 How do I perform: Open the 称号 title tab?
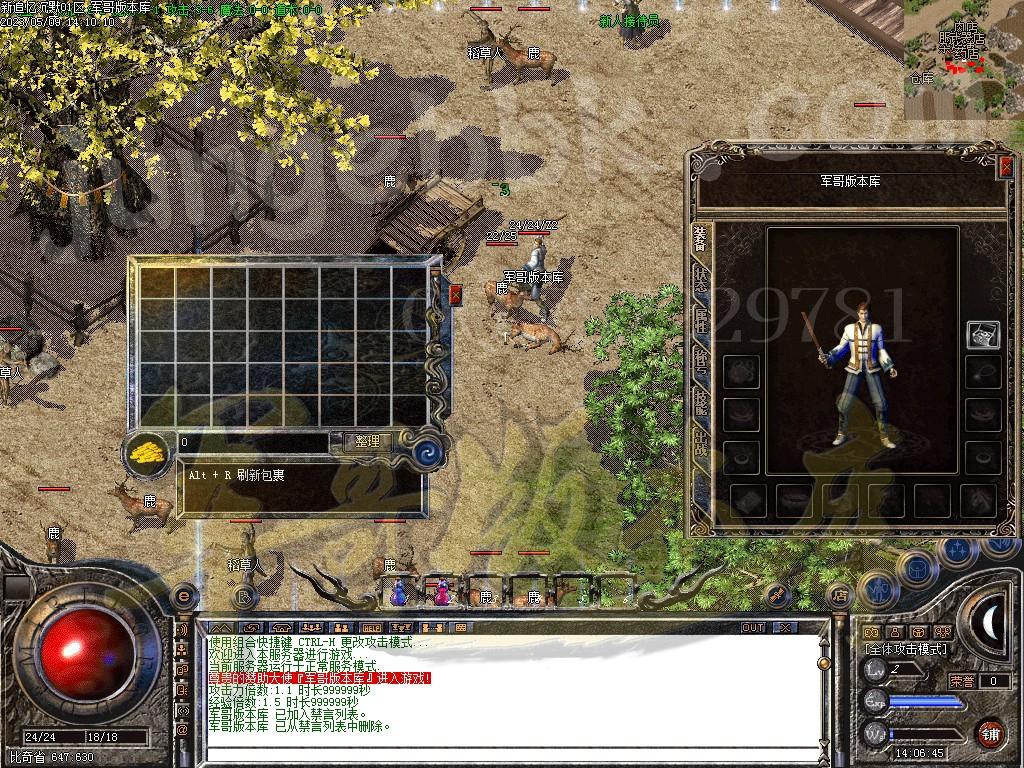(701, 360)
